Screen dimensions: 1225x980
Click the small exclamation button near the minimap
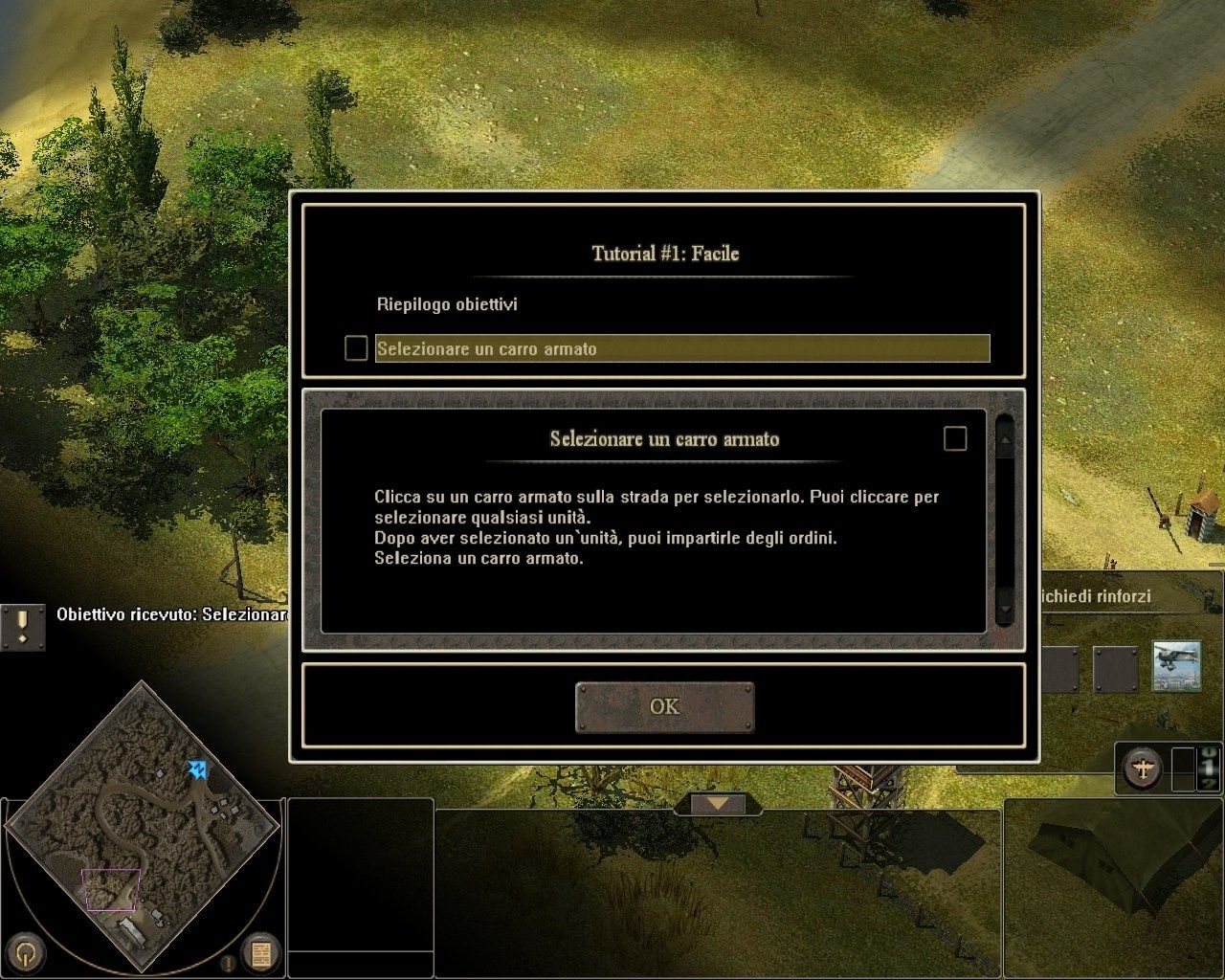click(230, 963)
